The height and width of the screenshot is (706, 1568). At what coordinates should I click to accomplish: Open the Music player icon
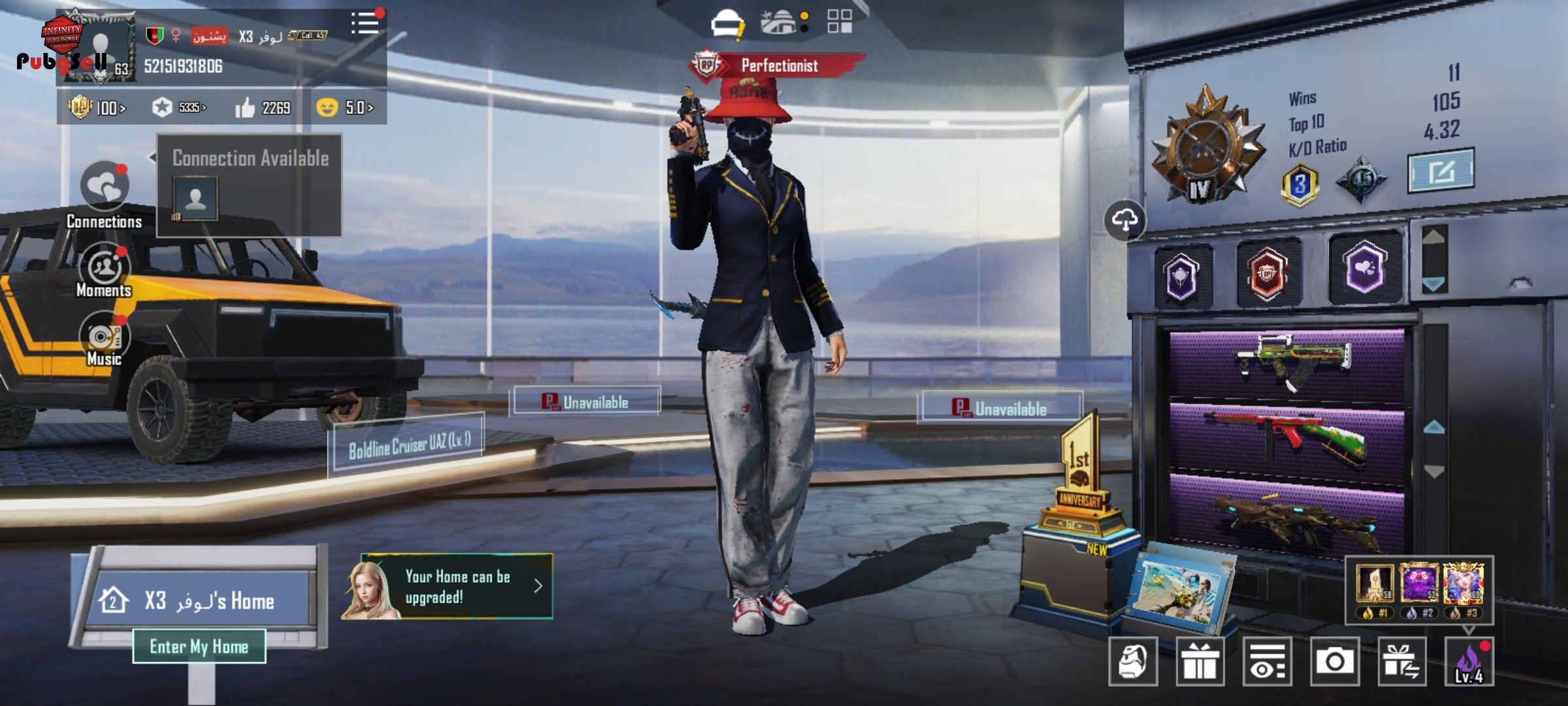tap(105, 336)
